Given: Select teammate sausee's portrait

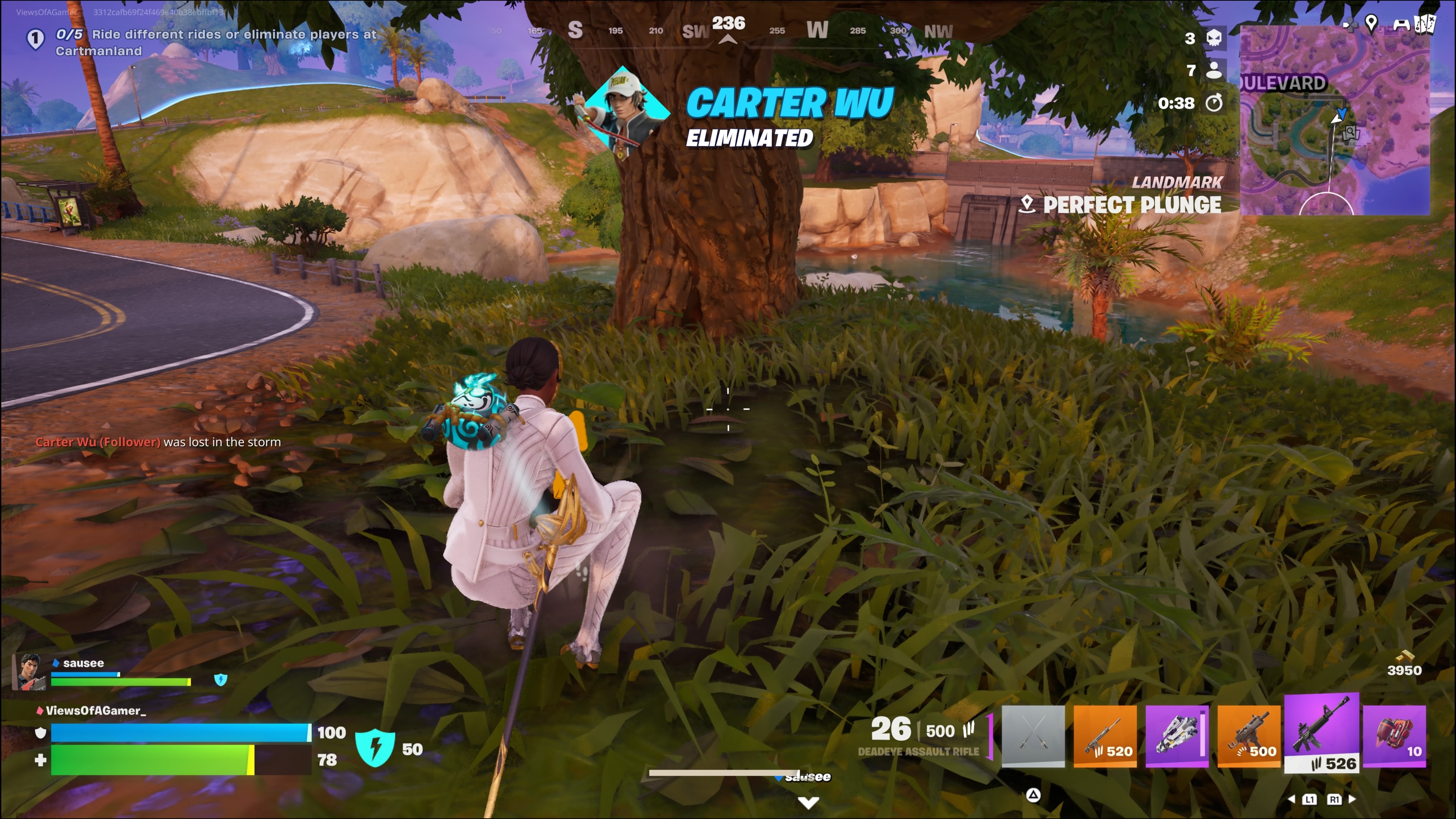Looking at the screenshot, I should (30, 672).
